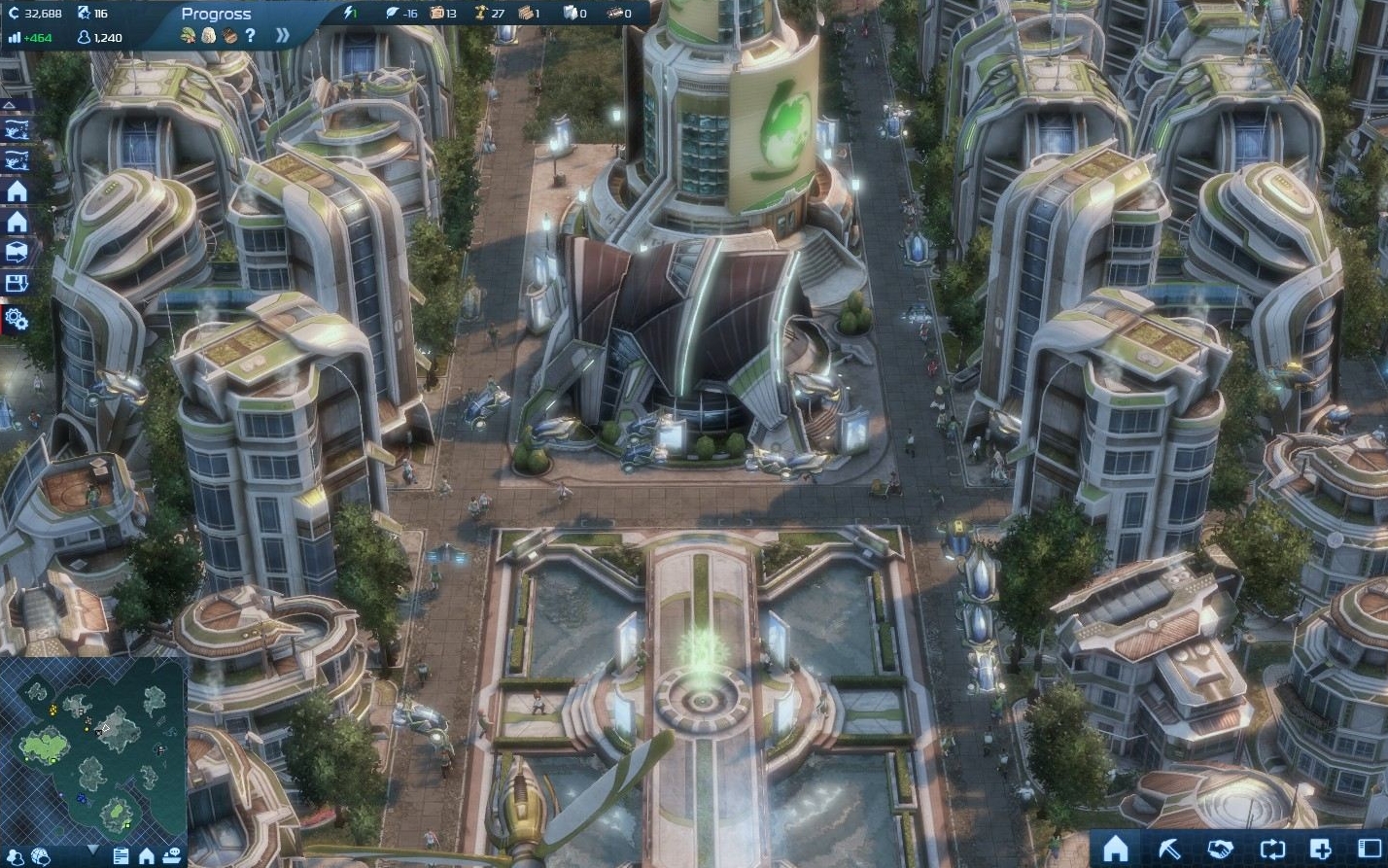Toggle the rightmost panel icon on the bottom bar

[1370, 848]
